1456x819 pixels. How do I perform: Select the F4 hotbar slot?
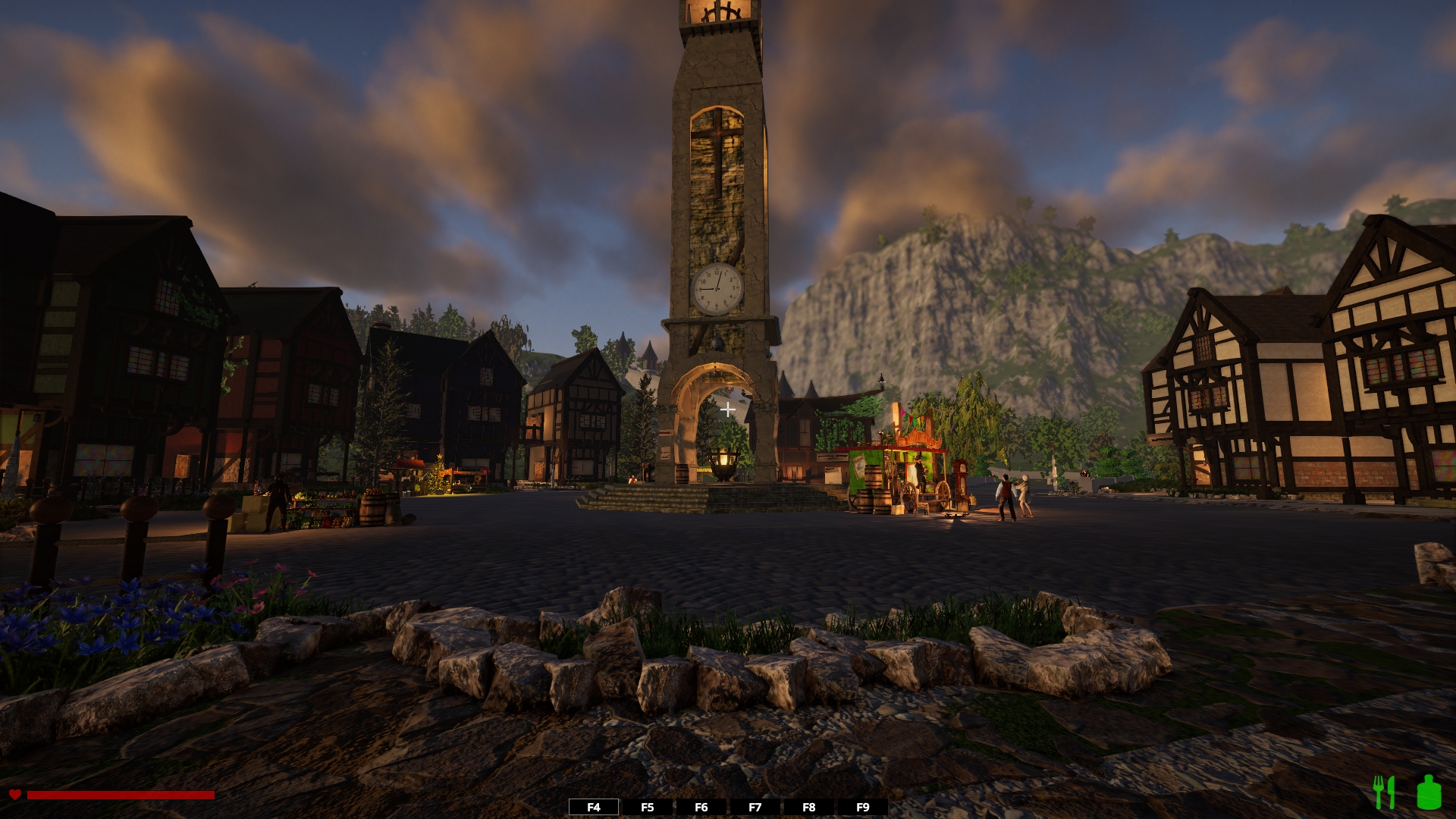click(x=594, y=807)
